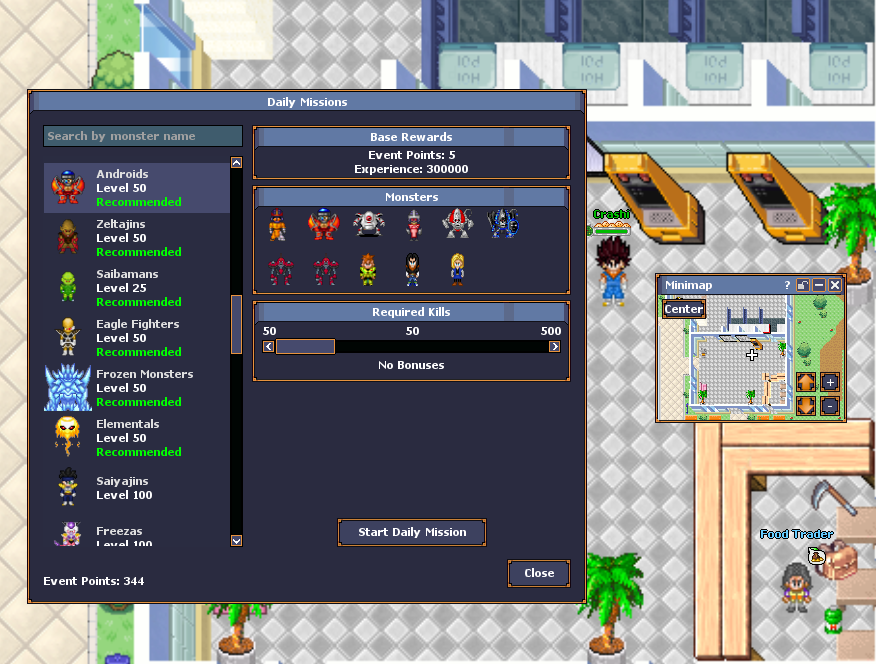Viewport: 876px width, 664px height.
Task: Select the Saibamans level 25 mission
Action: (x=136, y=288)
